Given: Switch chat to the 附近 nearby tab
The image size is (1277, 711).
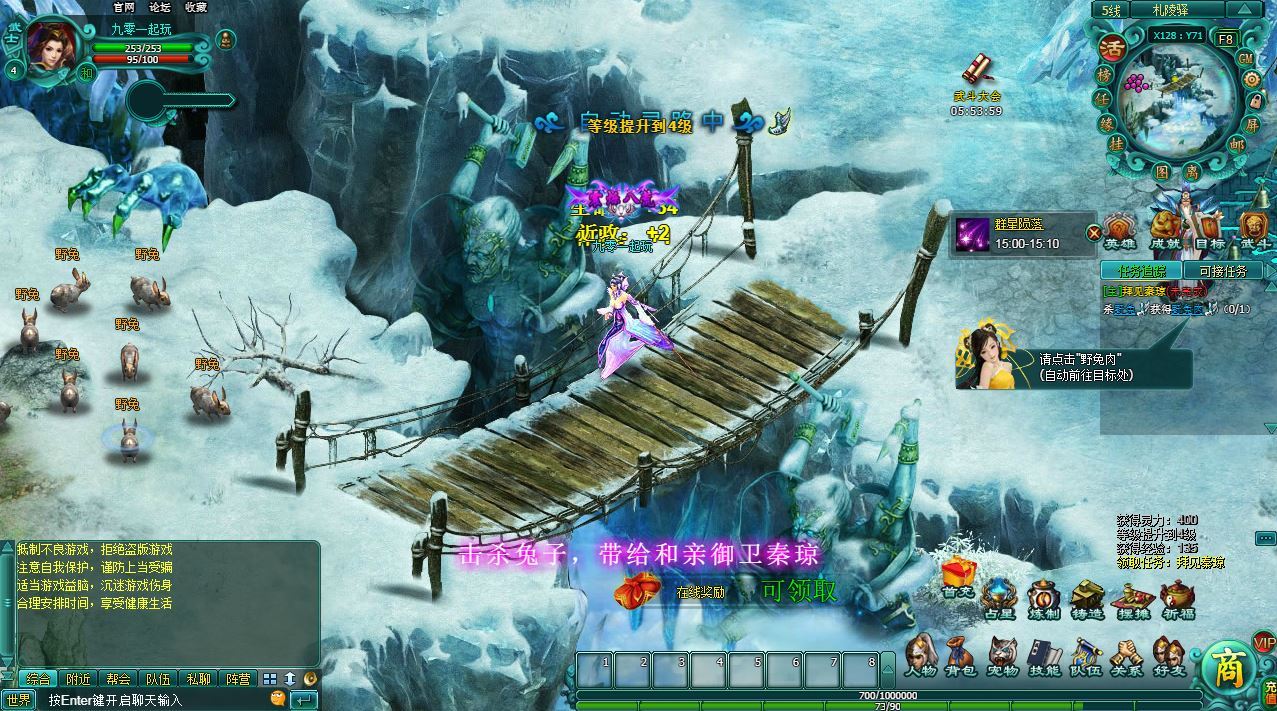Looking at the screenshot, I should click(78, 679).
